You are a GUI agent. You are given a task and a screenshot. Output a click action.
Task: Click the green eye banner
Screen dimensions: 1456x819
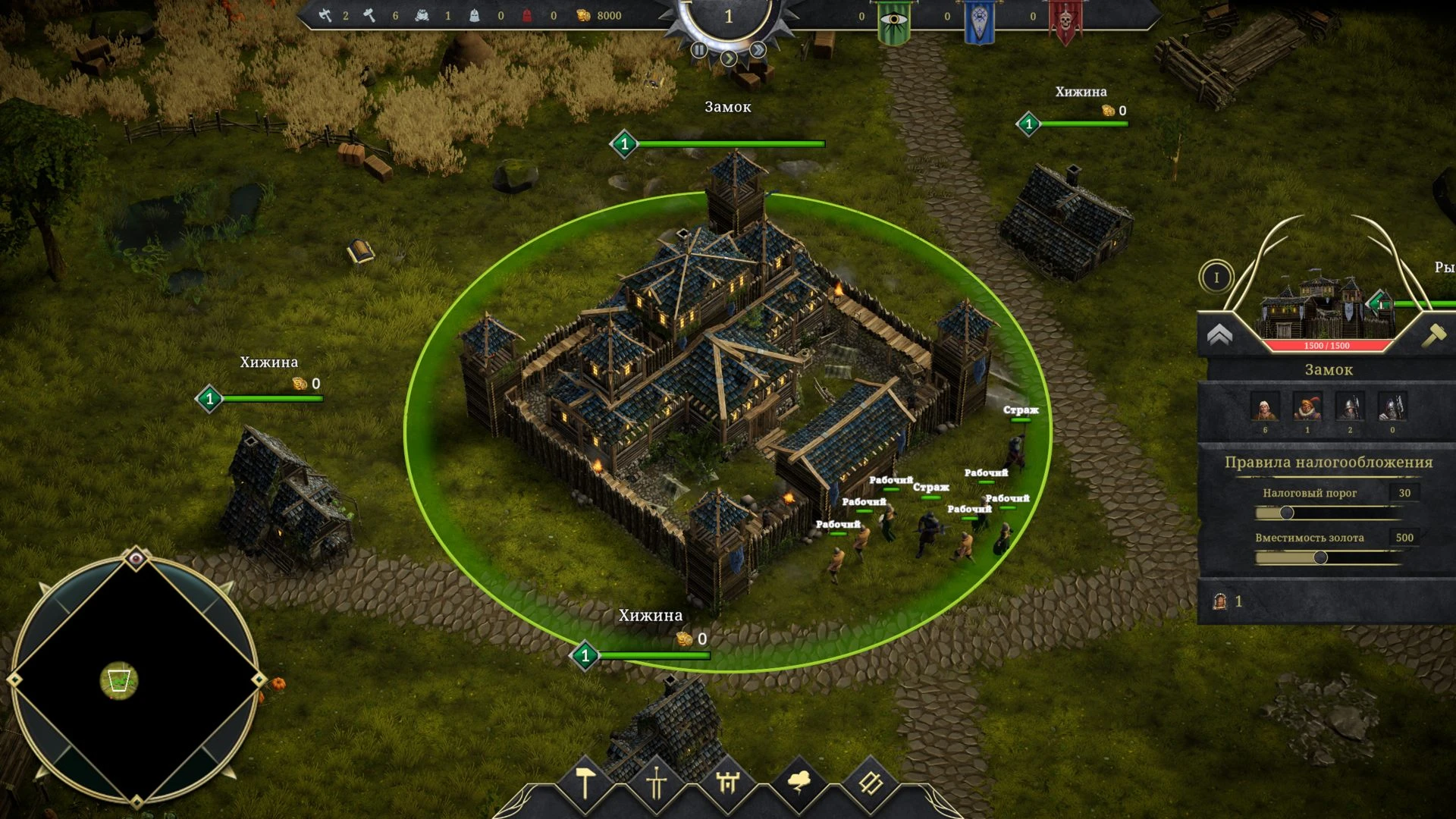pos(894,23)
